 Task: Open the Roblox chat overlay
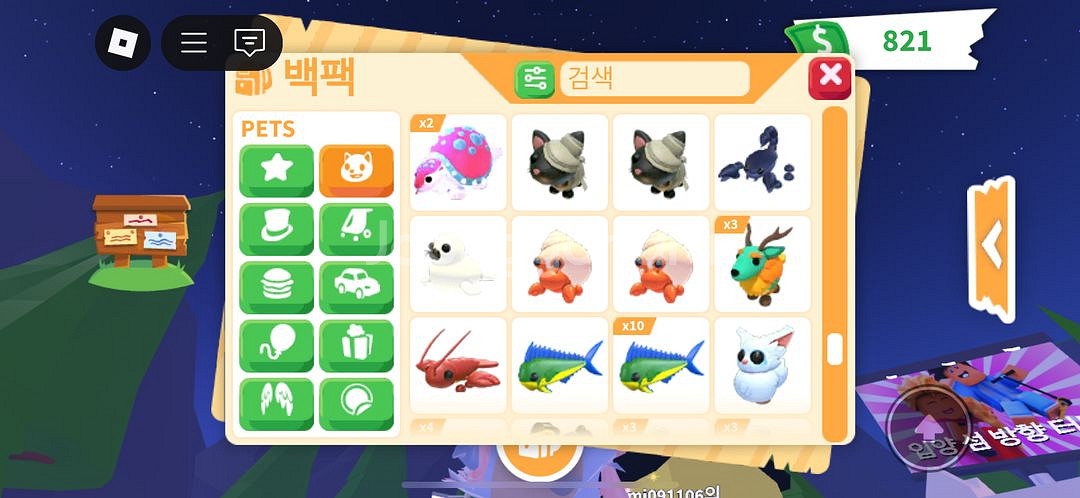pos(249,43)
